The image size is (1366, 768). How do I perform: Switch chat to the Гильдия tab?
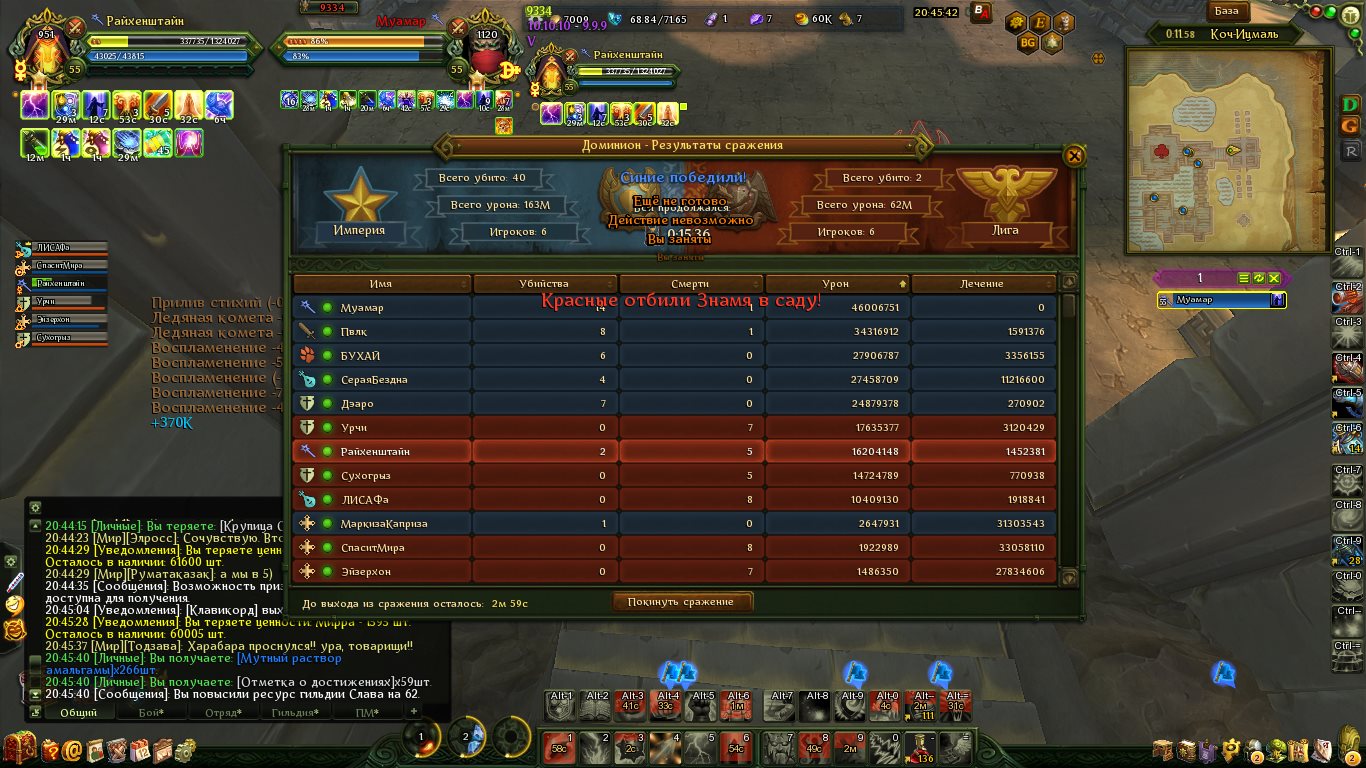[x=295, y=713]
